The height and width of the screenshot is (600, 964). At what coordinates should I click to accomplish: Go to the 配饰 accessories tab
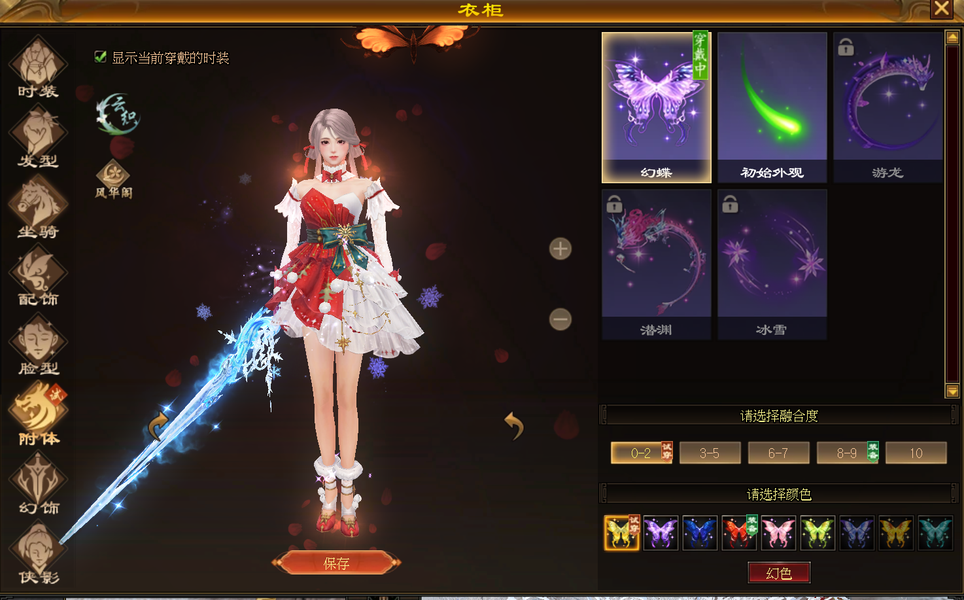pos(38,274)
